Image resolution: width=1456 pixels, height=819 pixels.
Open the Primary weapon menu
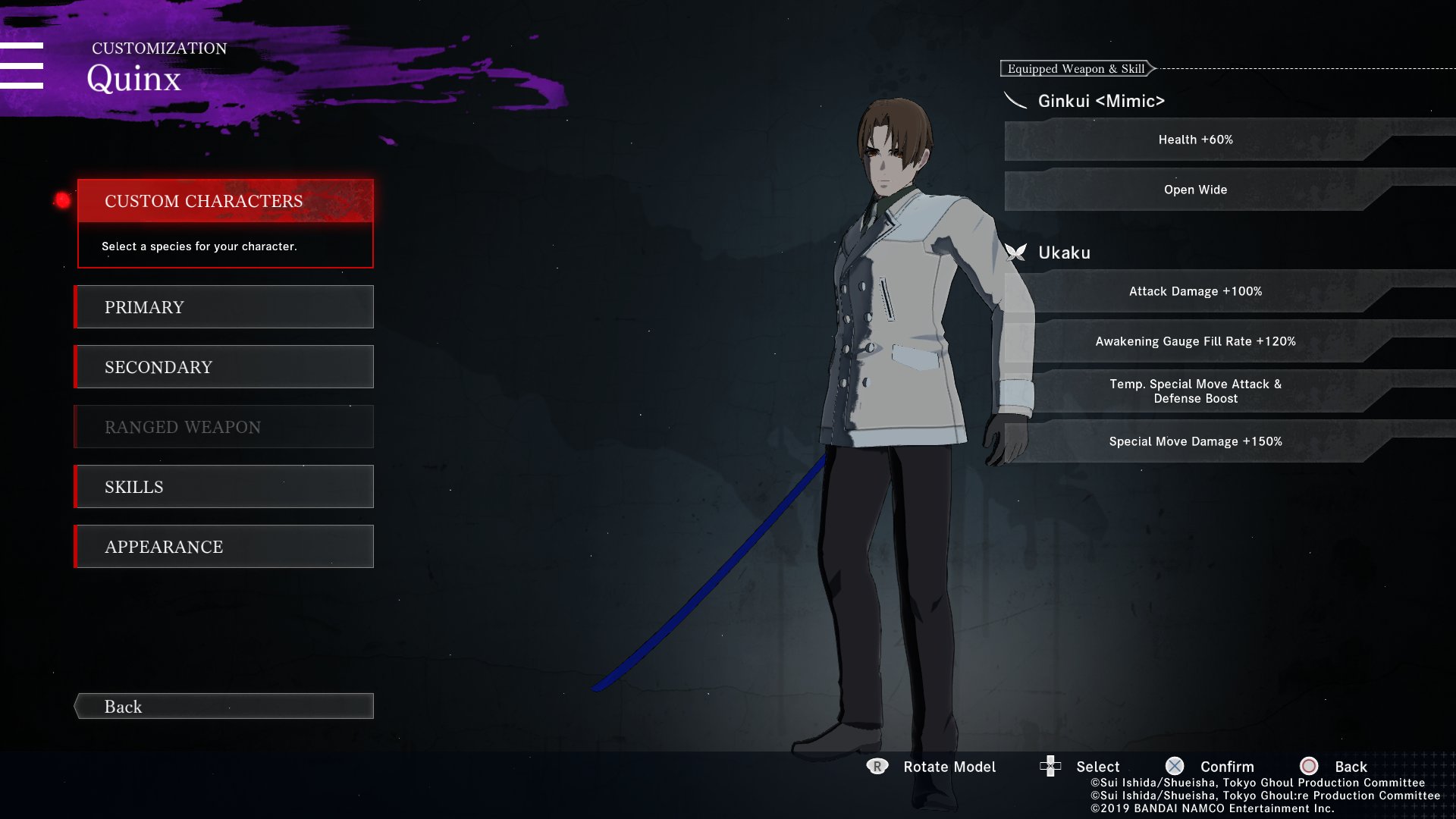[224, 307]
